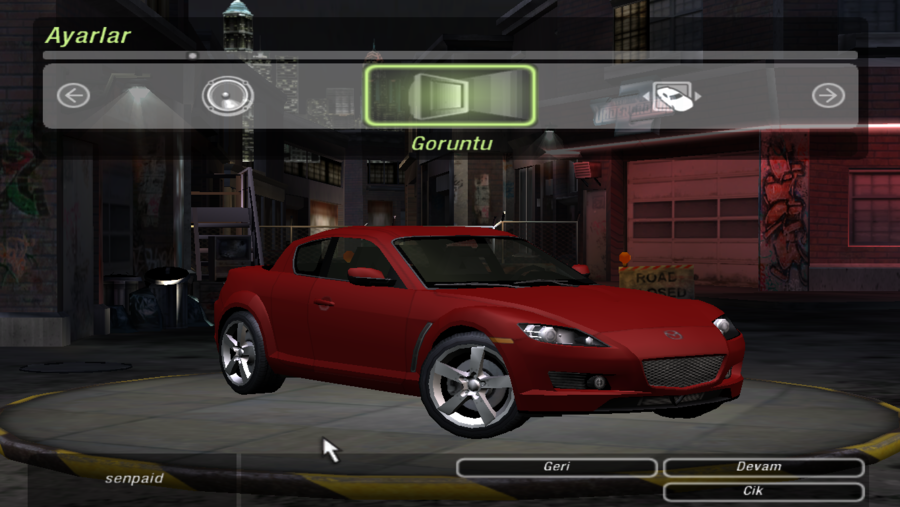Choose the car icon settings option
Image resolution: width=900 pixels, height=507 pixels.
672,96
